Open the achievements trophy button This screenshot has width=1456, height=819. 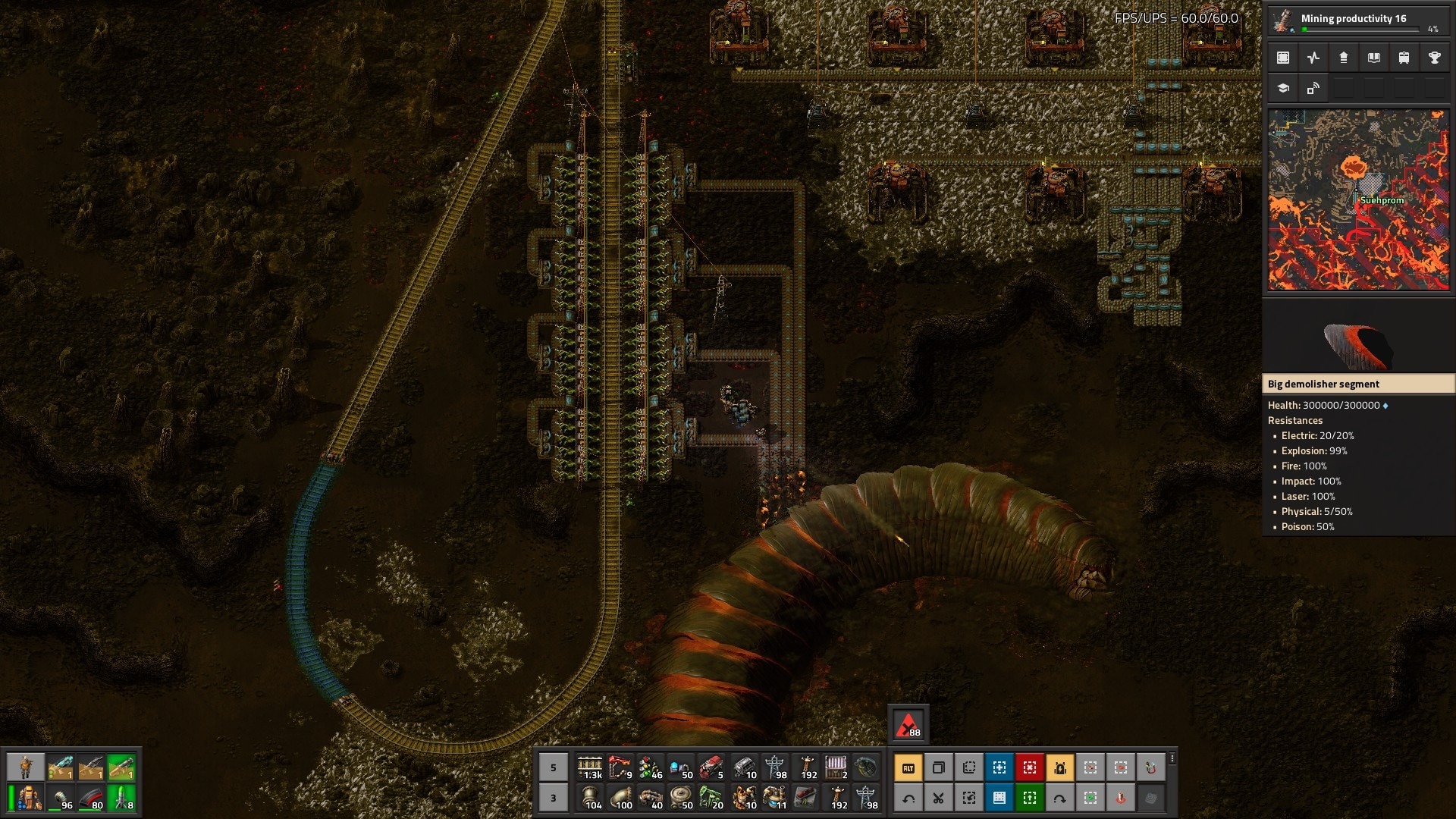[1434, 58]
